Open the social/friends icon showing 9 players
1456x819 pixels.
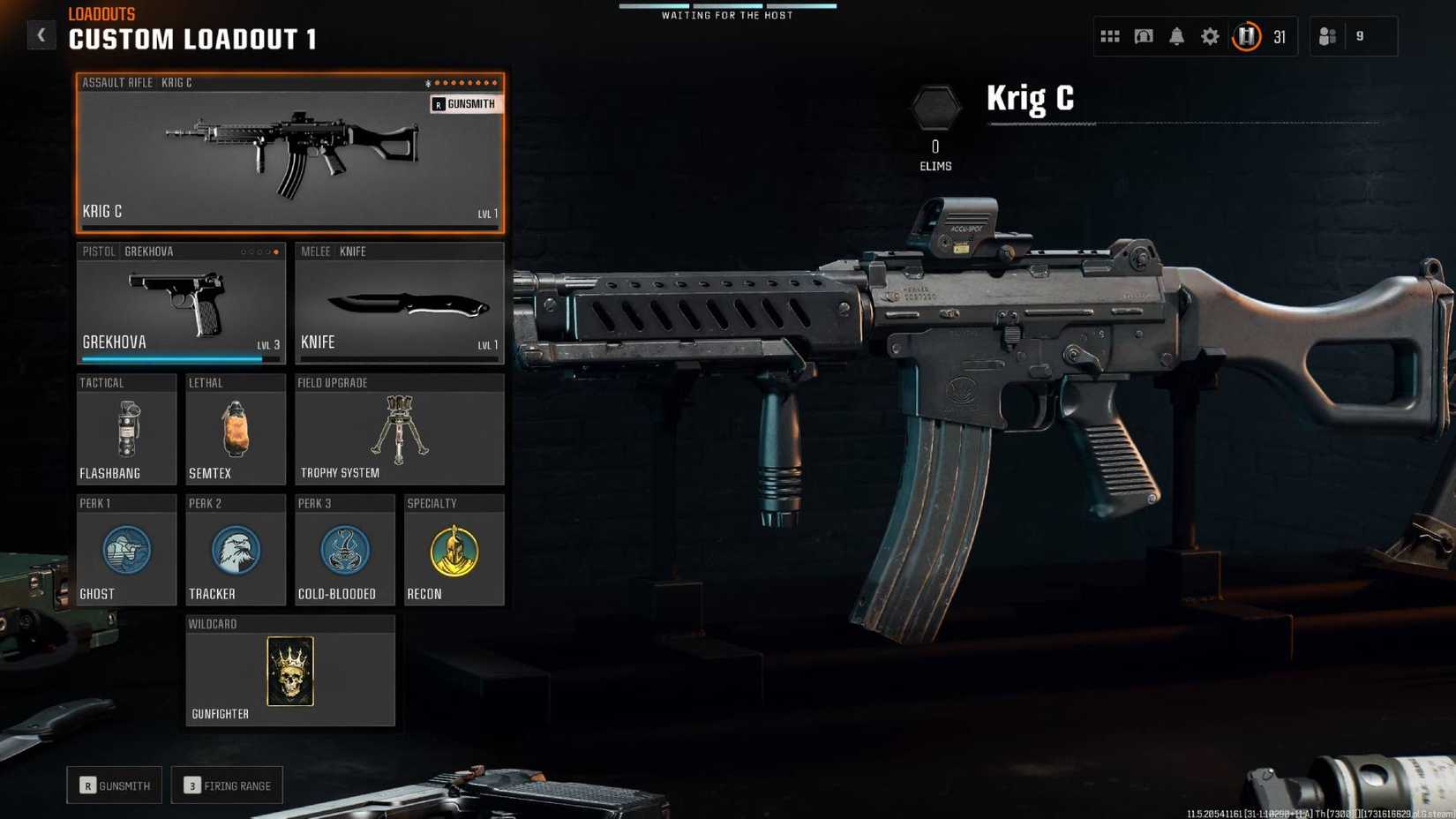(x=1328, y=36)
